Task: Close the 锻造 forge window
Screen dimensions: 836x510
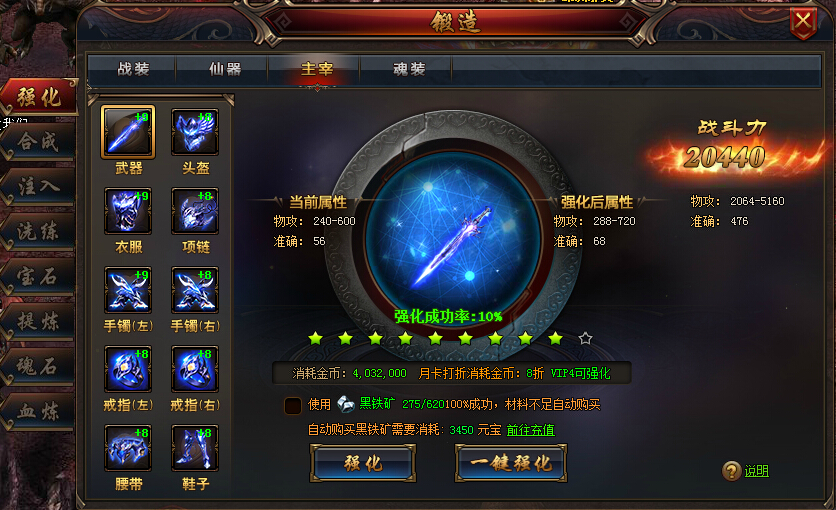Action: [x=803, y=22]
